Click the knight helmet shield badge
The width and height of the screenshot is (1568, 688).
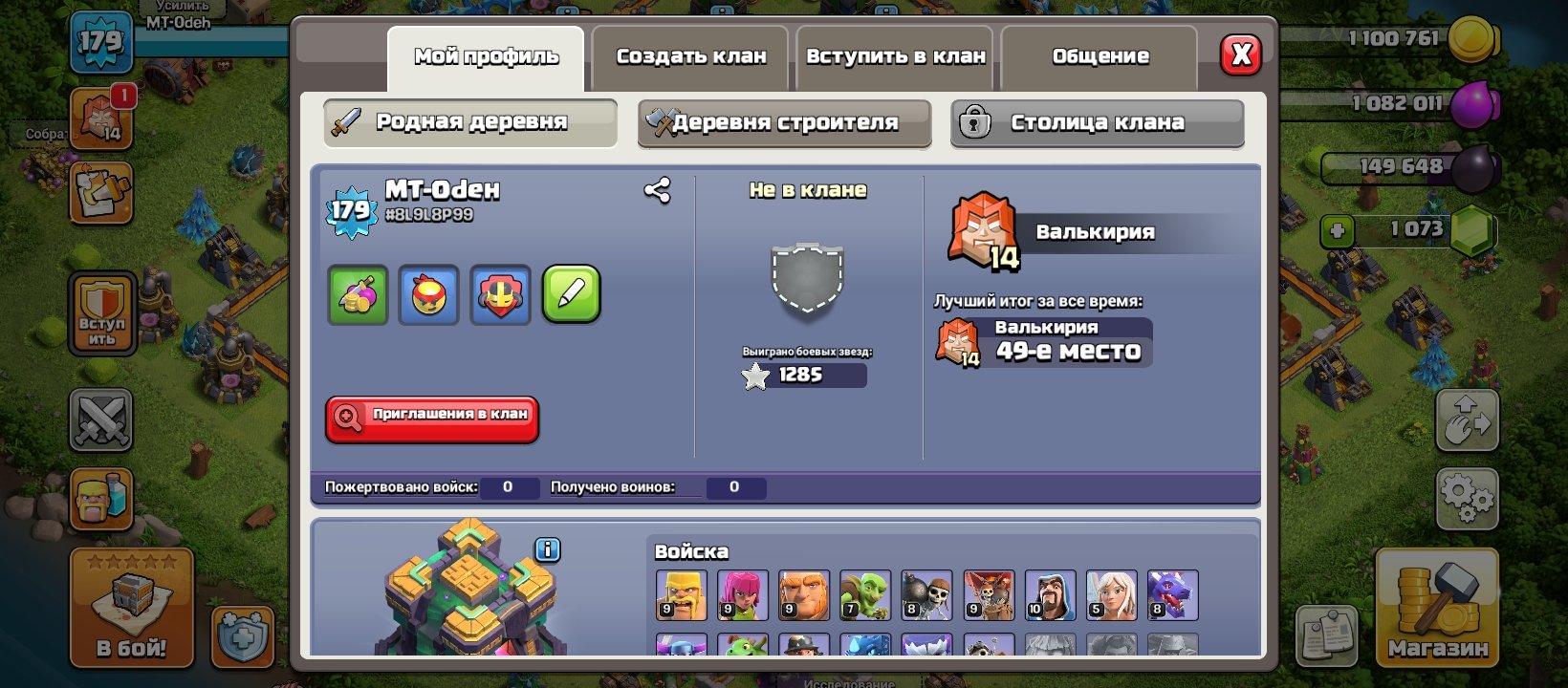pos(499,295)
